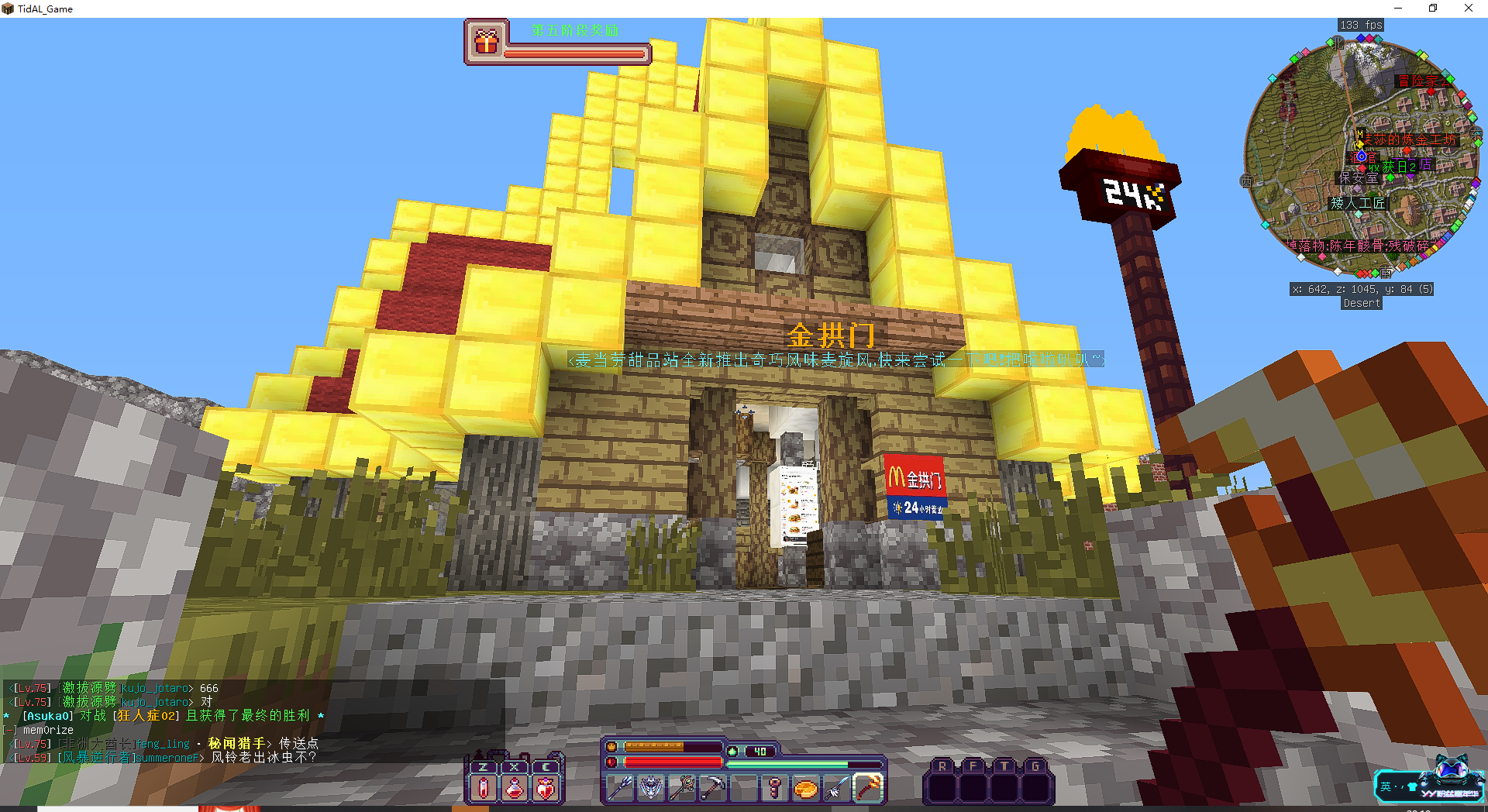This screenshot has height=812, width=1488.
Task: Select the highlighted orange pickaxe hotbar slot
Action: point(868,788)
